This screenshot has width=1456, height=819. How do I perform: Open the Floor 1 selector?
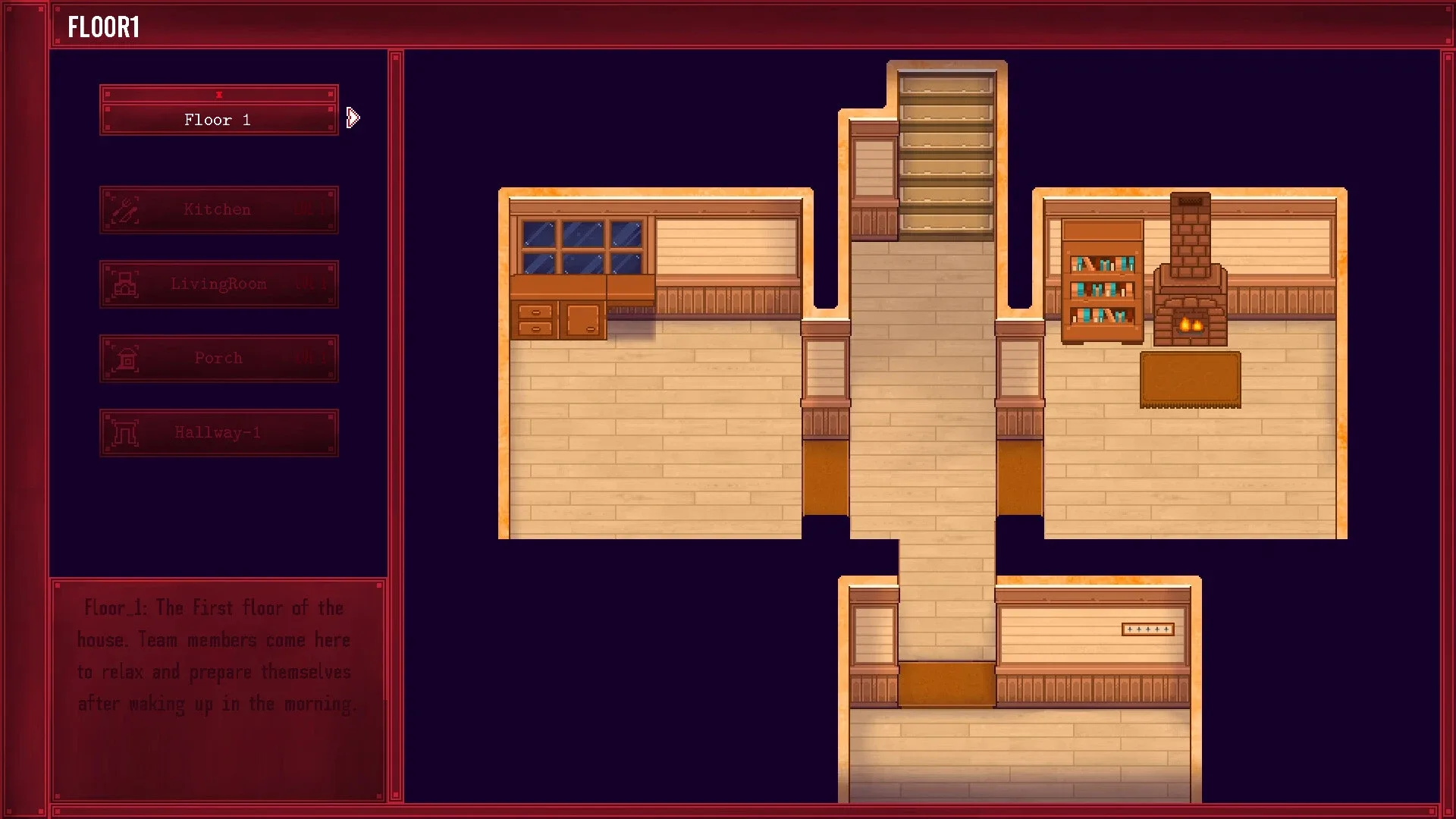tap(218, 119)
